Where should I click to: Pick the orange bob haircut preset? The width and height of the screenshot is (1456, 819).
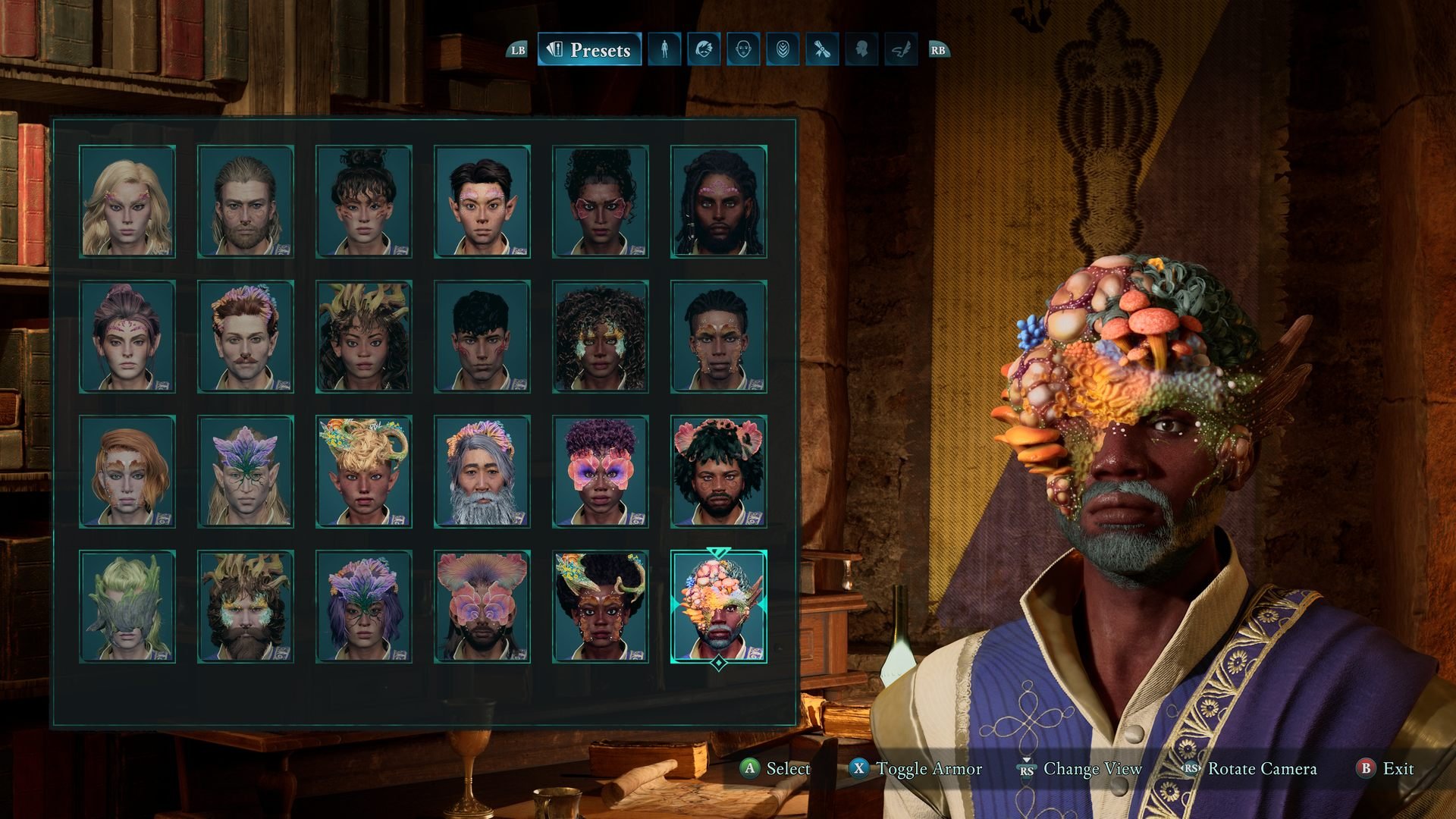tap(127, 472)
